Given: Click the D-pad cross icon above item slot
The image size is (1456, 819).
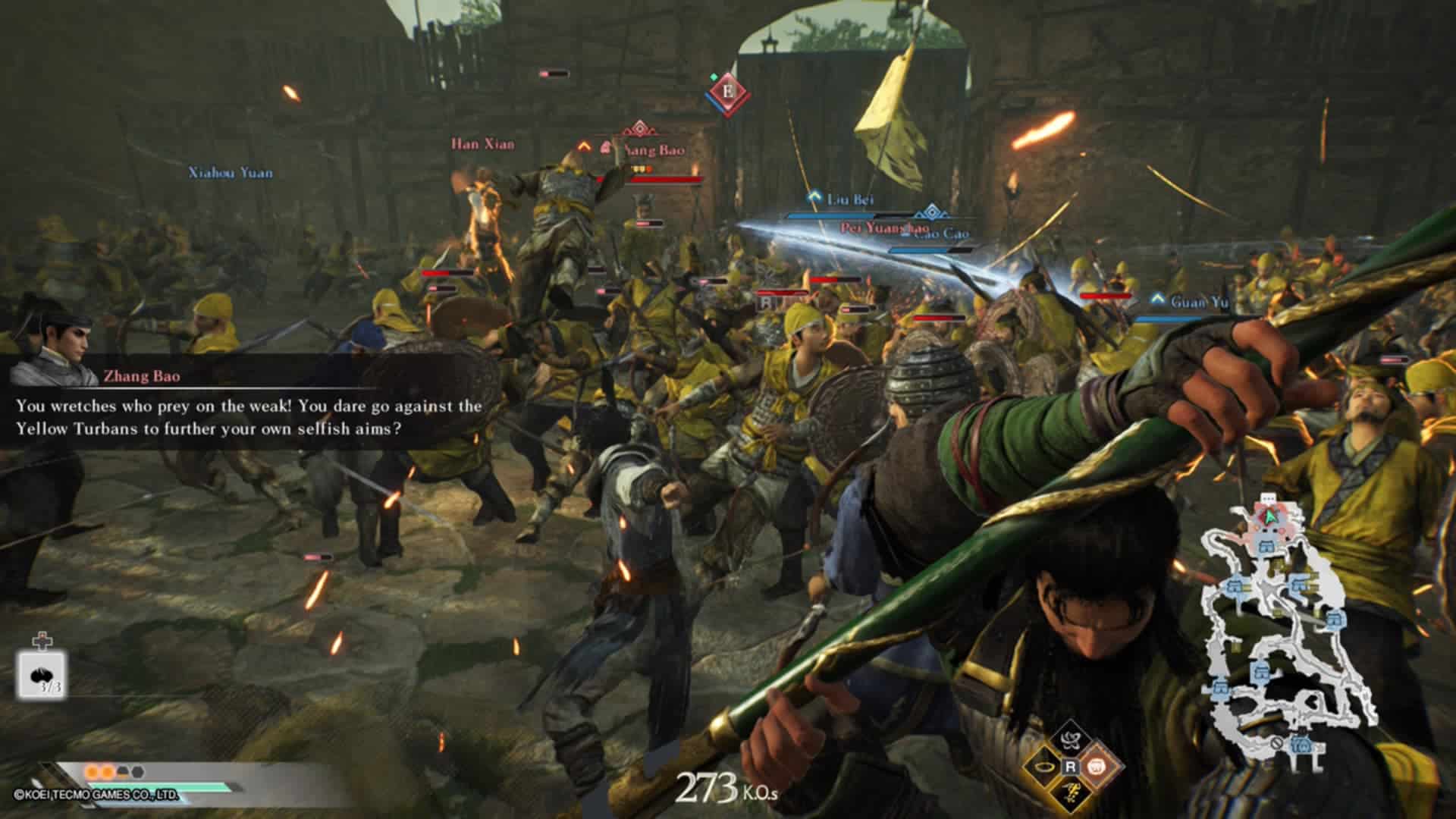Looking at the screenshot, I should (x=42, y=641).
